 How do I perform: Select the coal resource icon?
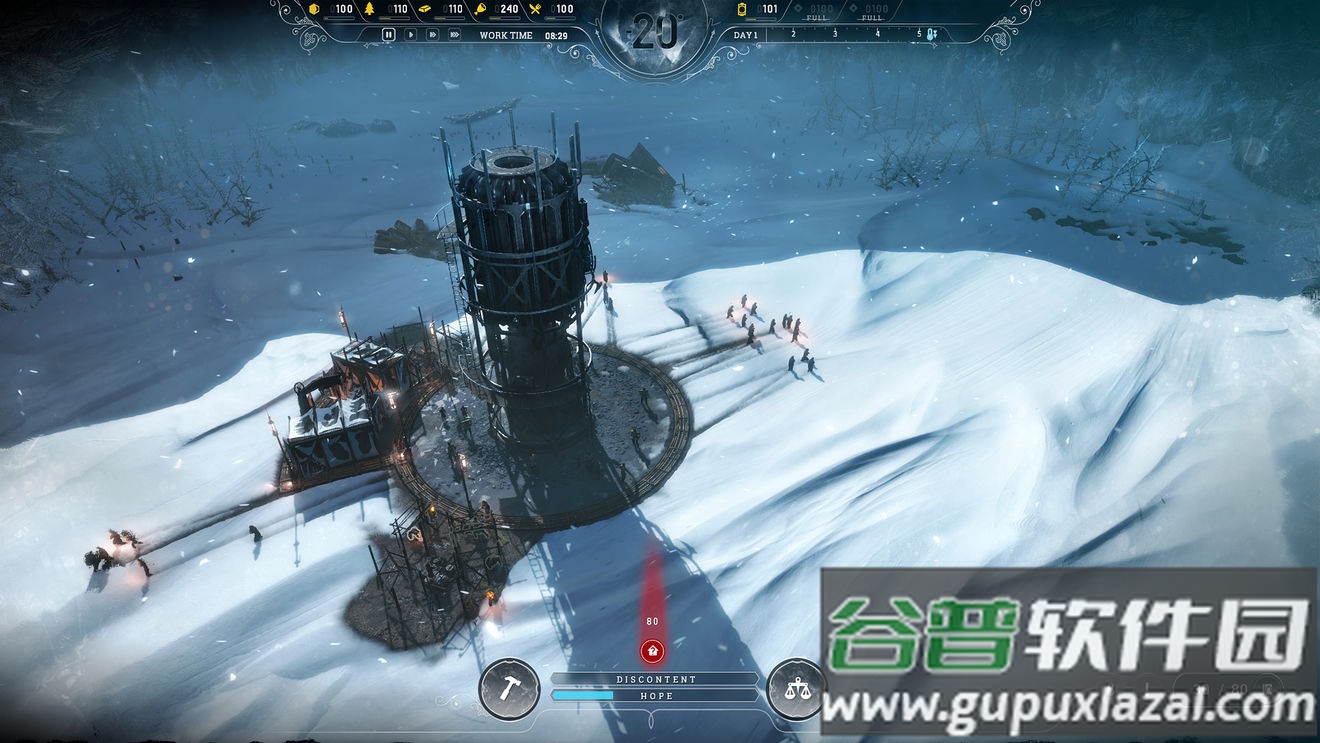click(x=313, y=8)
